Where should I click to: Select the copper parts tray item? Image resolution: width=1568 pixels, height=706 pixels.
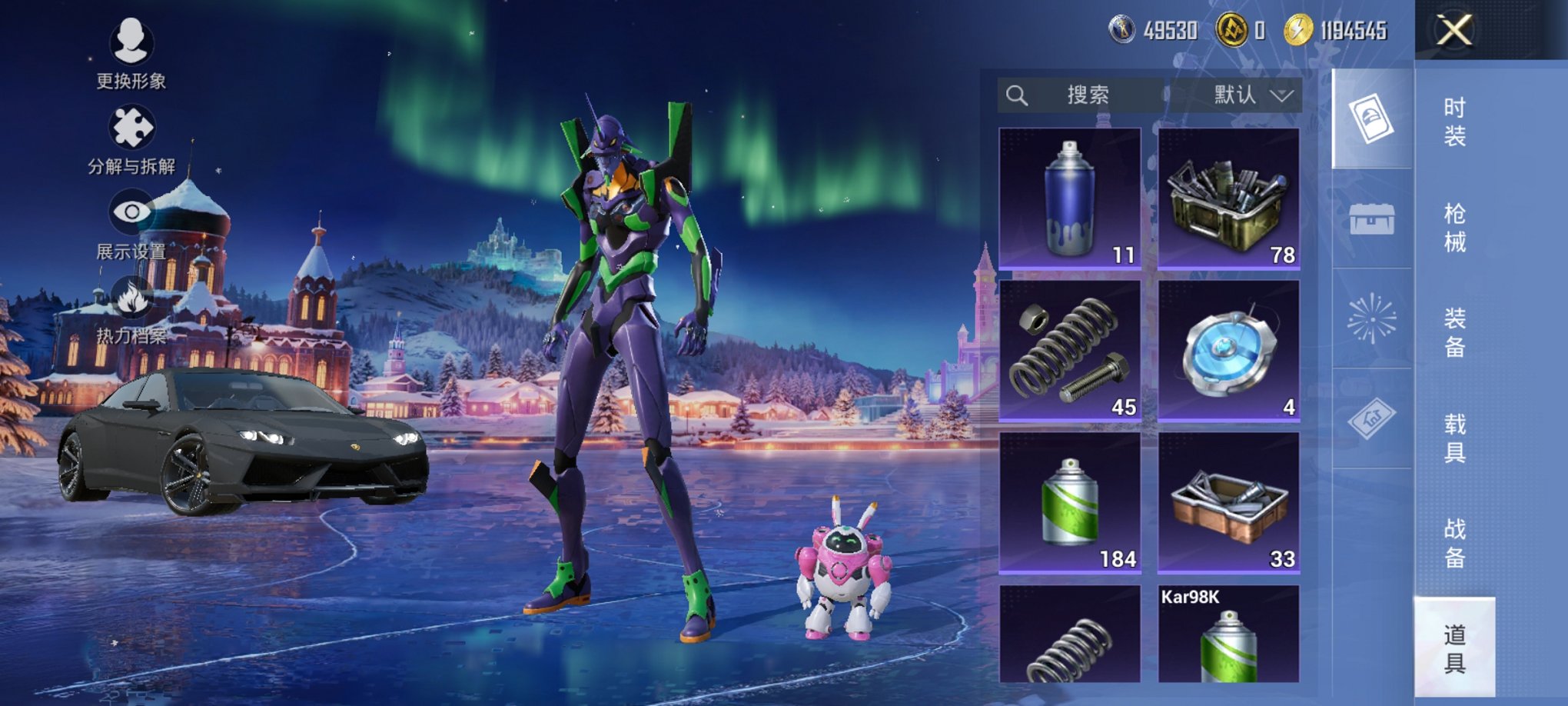[x=1228, y=503]
